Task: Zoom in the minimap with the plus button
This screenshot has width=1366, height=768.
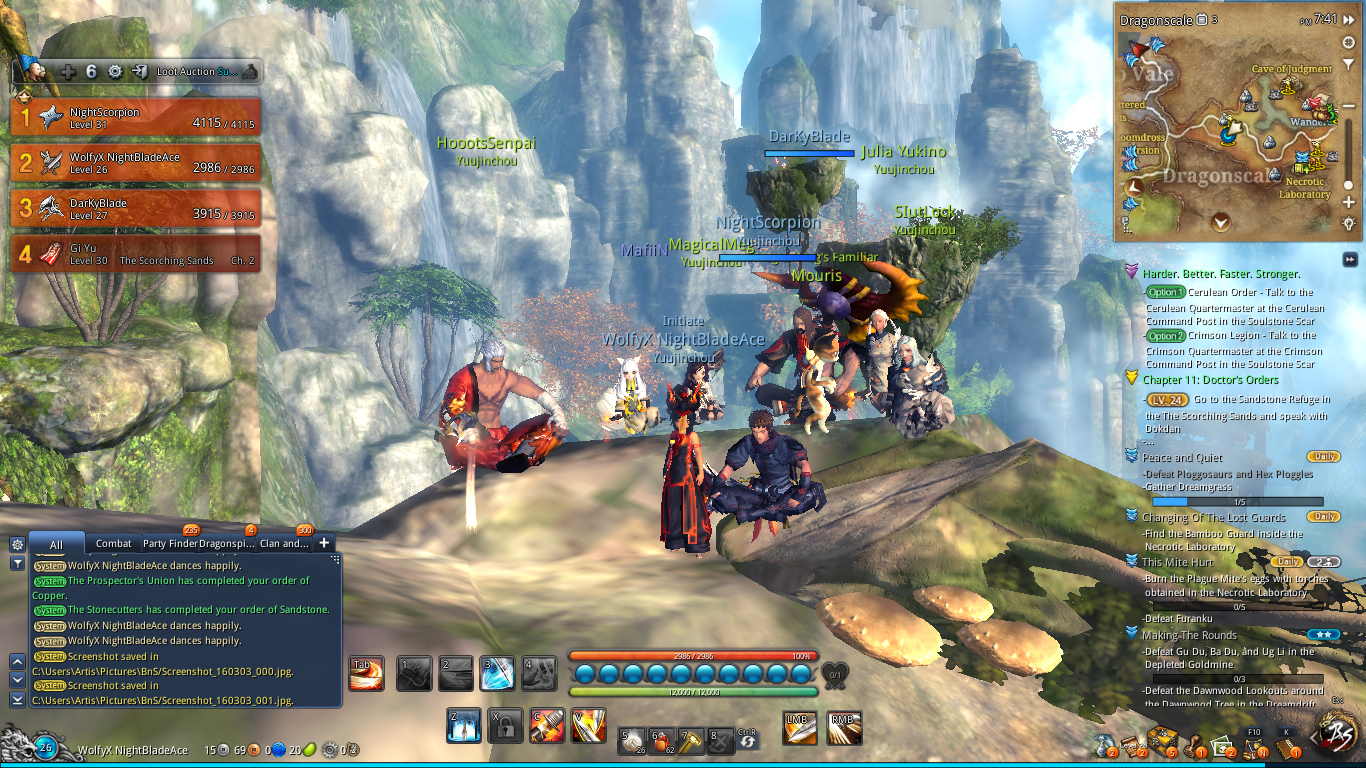Action: (x=1349, y=202)
